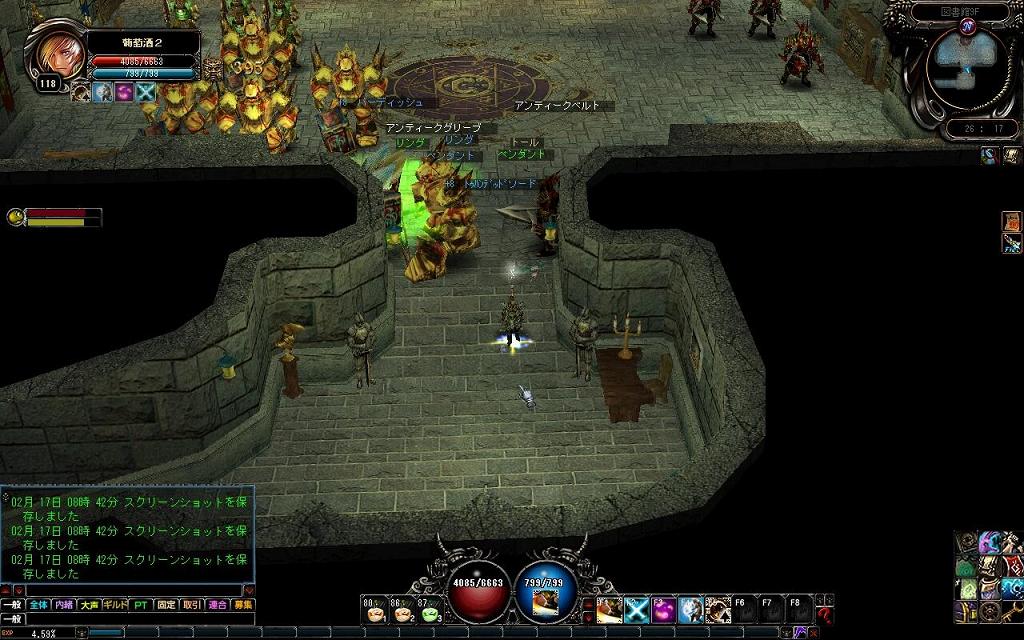Select the 内緒 whisper chat tab

64,605
